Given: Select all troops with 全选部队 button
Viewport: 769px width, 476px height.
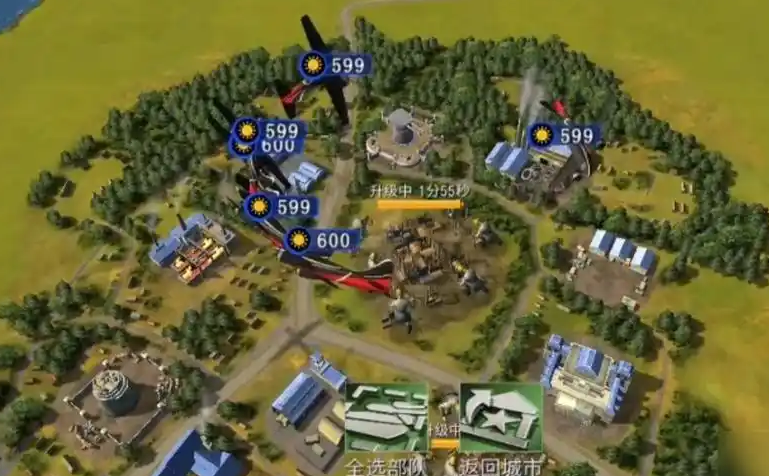Looking at the screenshot, I should coord(385,420).
